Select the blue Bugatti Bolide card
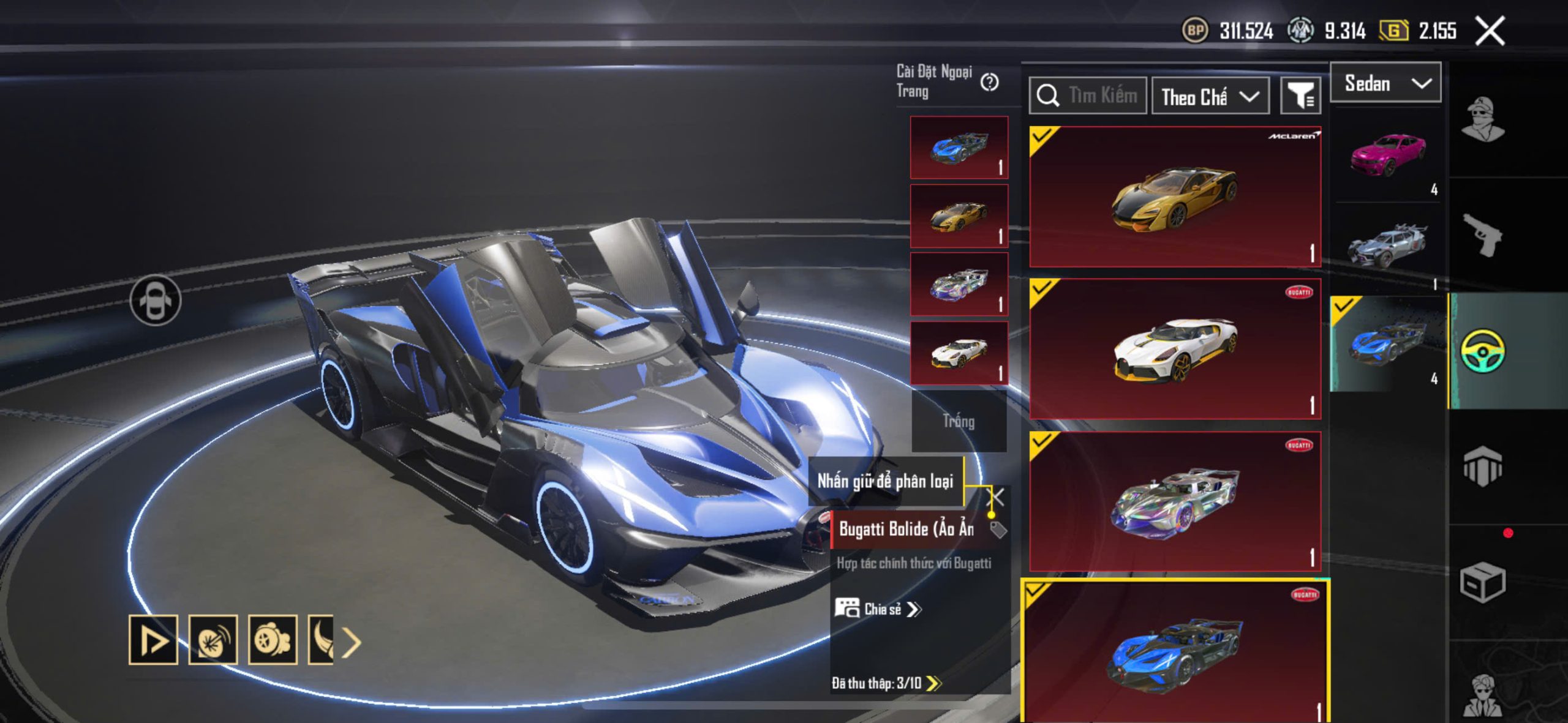 point(1175,652)
